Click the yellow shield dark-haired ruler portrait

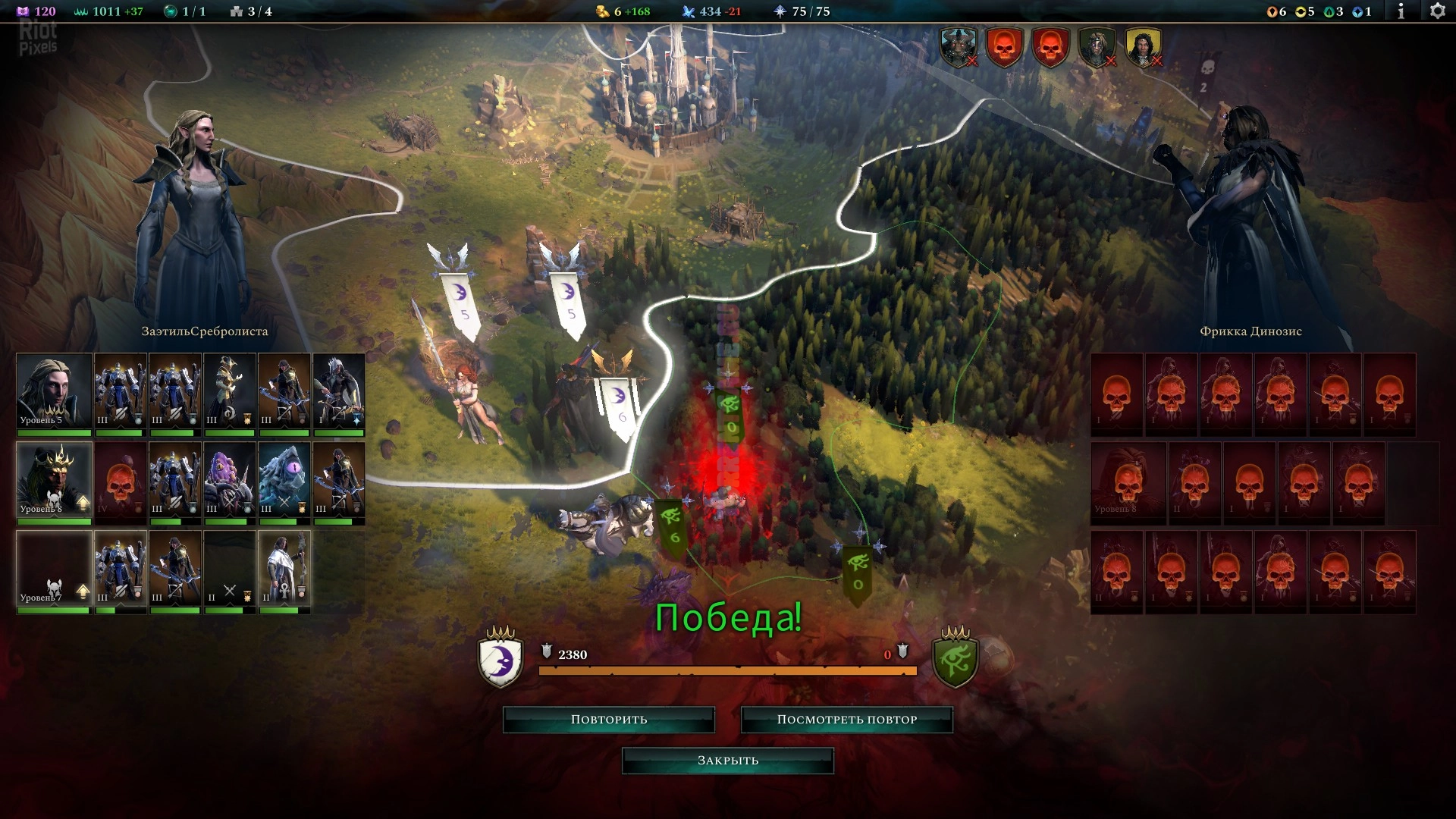tap(1143, 47)
